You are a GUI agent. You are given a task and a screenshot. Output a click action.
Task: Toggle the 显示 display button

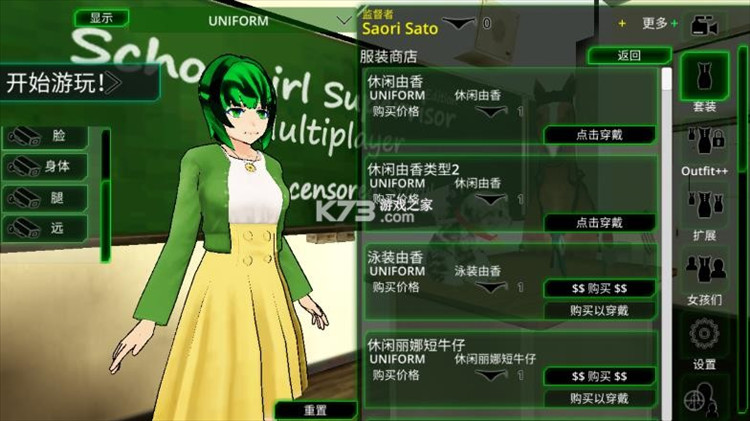(101, 18)
